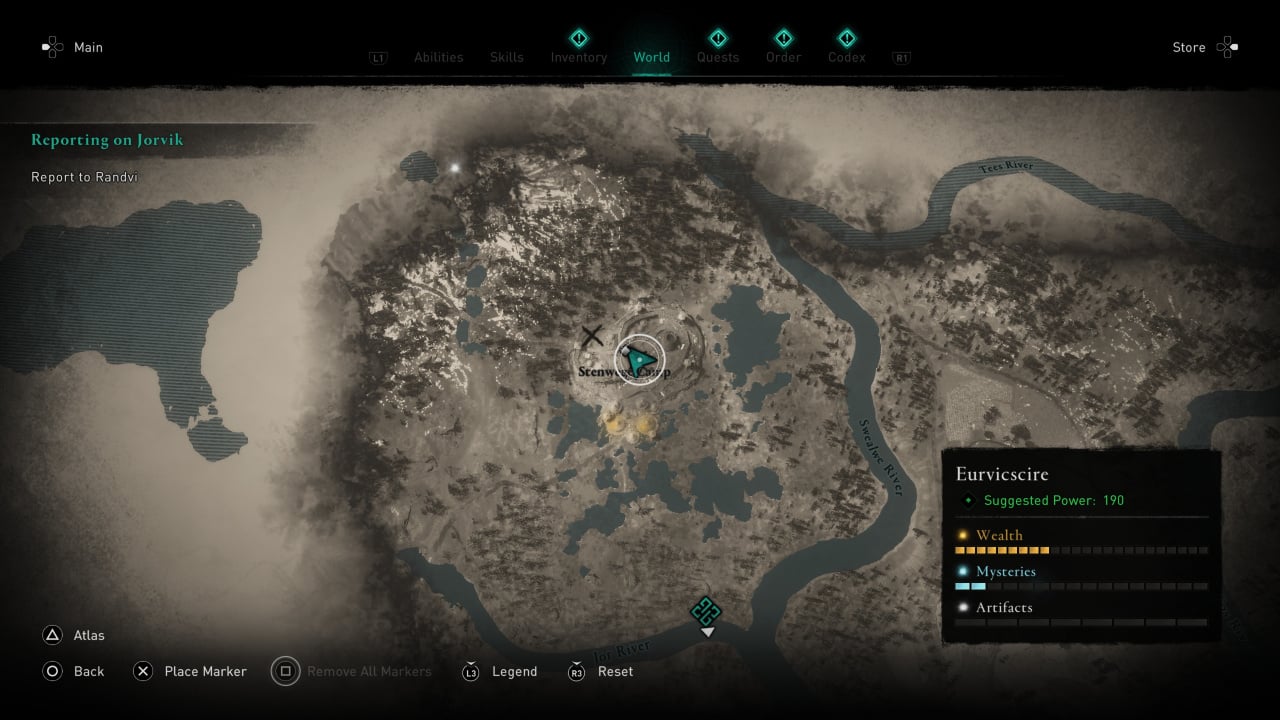This screenshot has height=720, width=1280.
Task: Select the Reporting on Jorvik quest tracker
Action: (x=107, y=140)
